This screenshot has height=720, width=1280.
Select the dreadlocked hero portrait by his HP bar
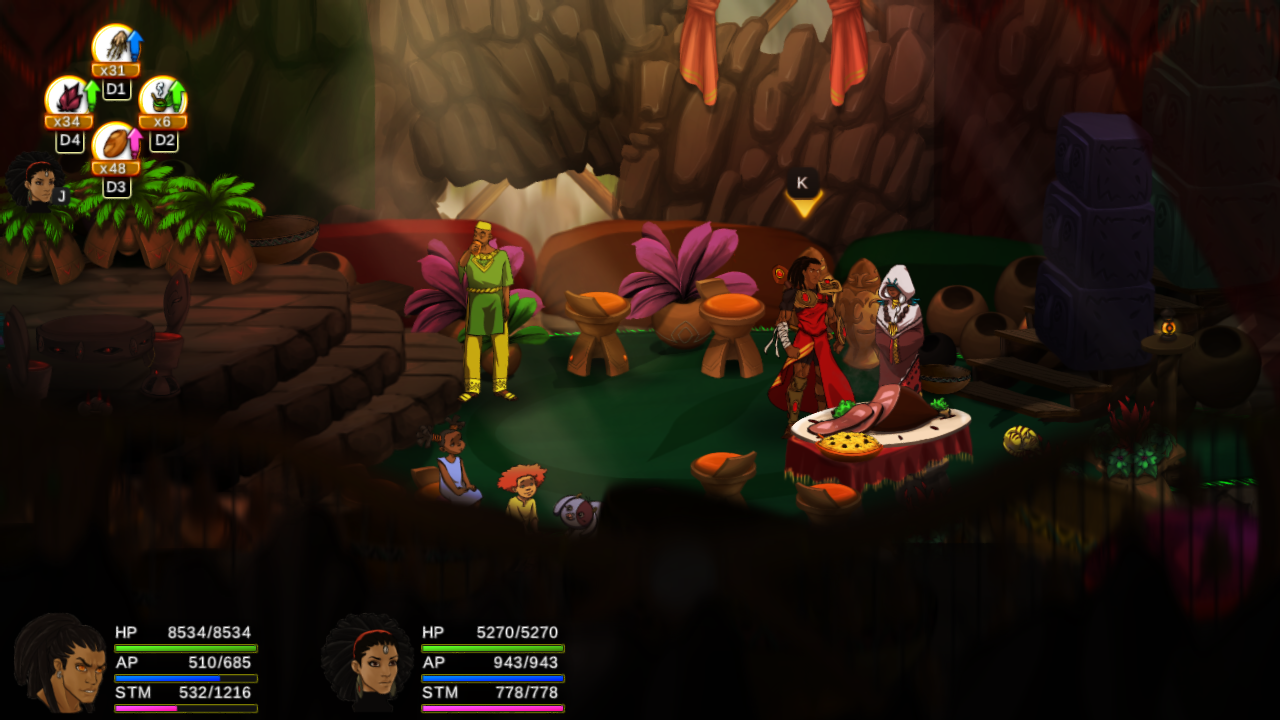tap(60, 662)
